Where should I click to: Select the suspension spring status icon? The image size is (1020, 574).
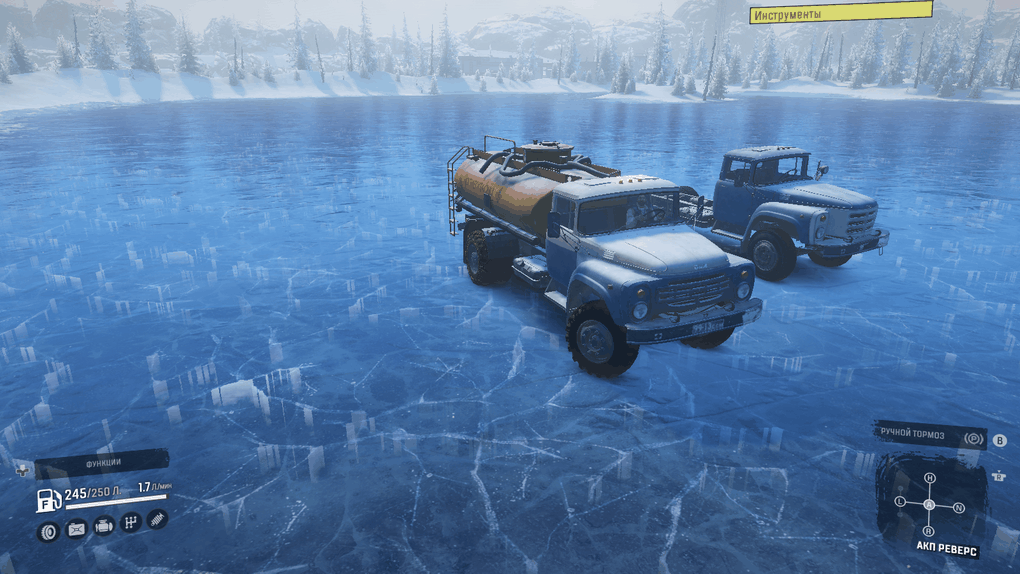tap(157, 520)
